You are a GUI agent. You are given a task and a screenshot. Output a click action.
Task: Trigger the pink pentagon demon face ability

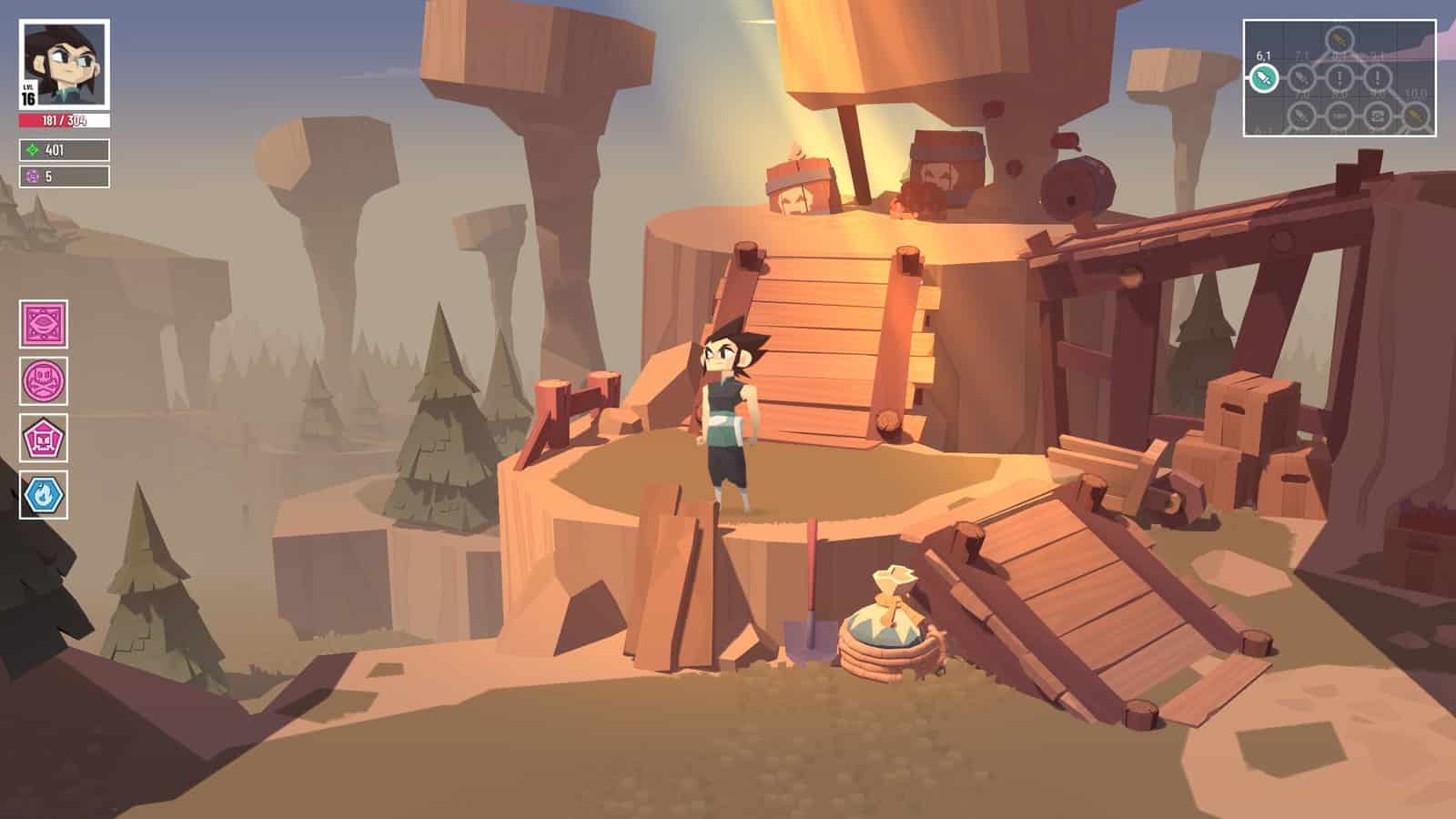tap(44, 438)
